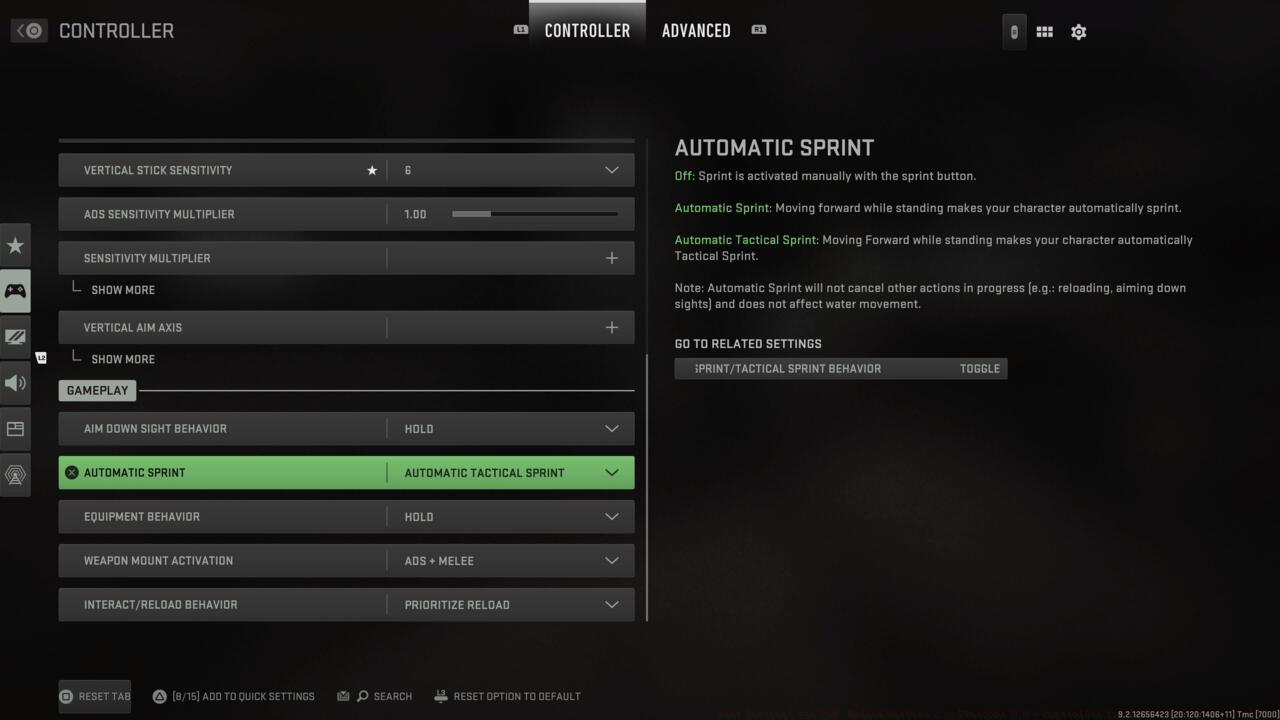The image size is (1280, 720).
Task: Select the Controller tab at top
Action: coord(587,30)
